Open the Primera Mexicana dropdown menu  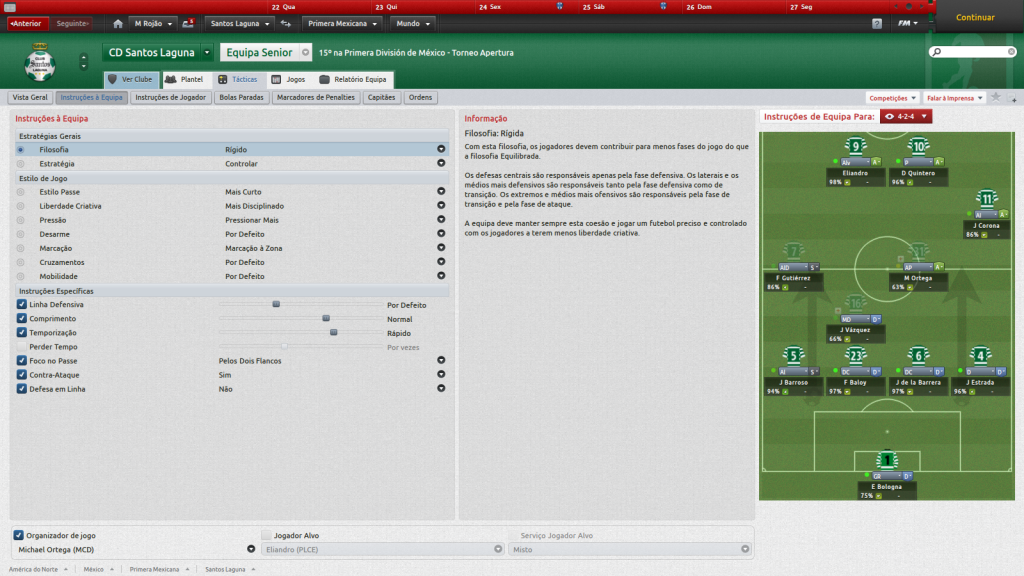343,23
